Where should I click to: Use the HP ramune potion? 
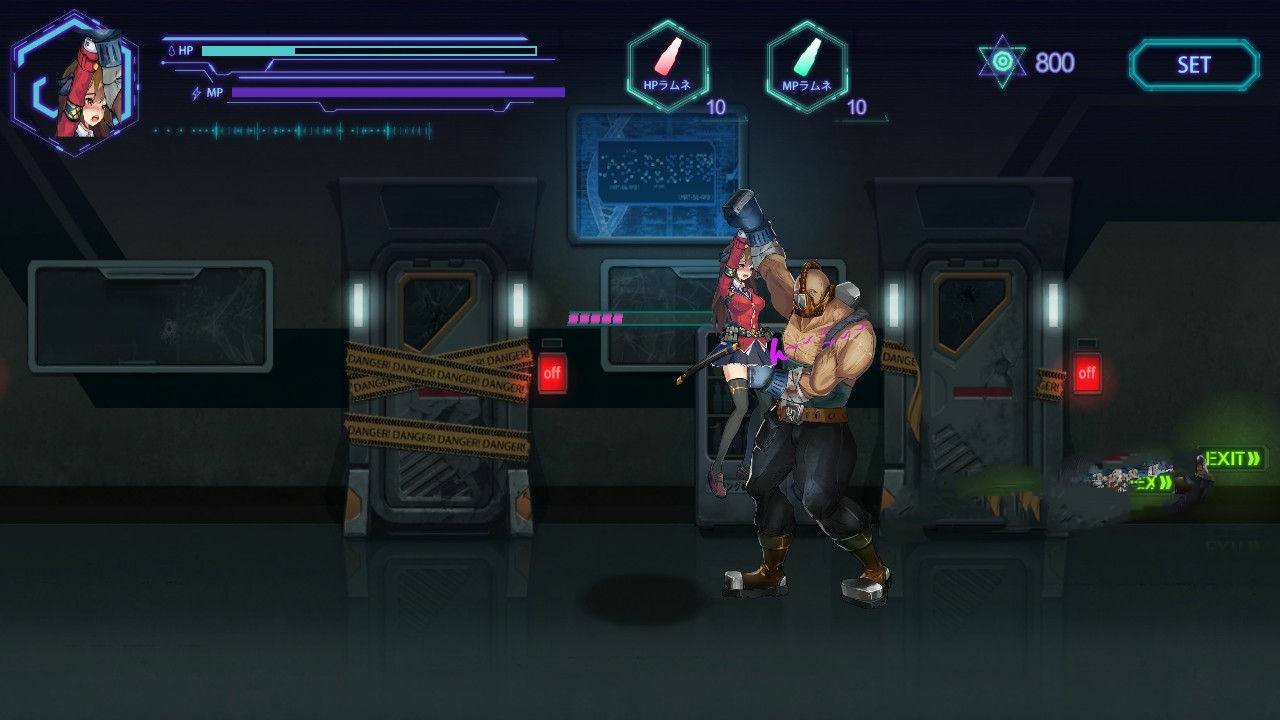coord(667,65)
